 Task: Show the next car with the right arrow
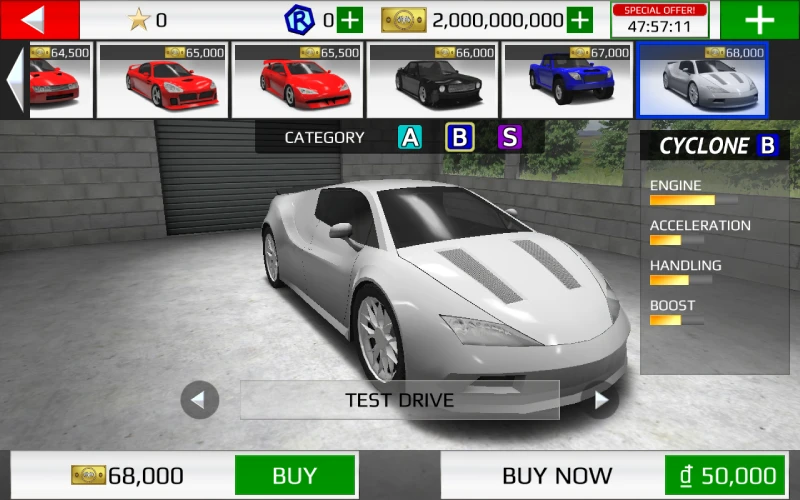[600, 400]
